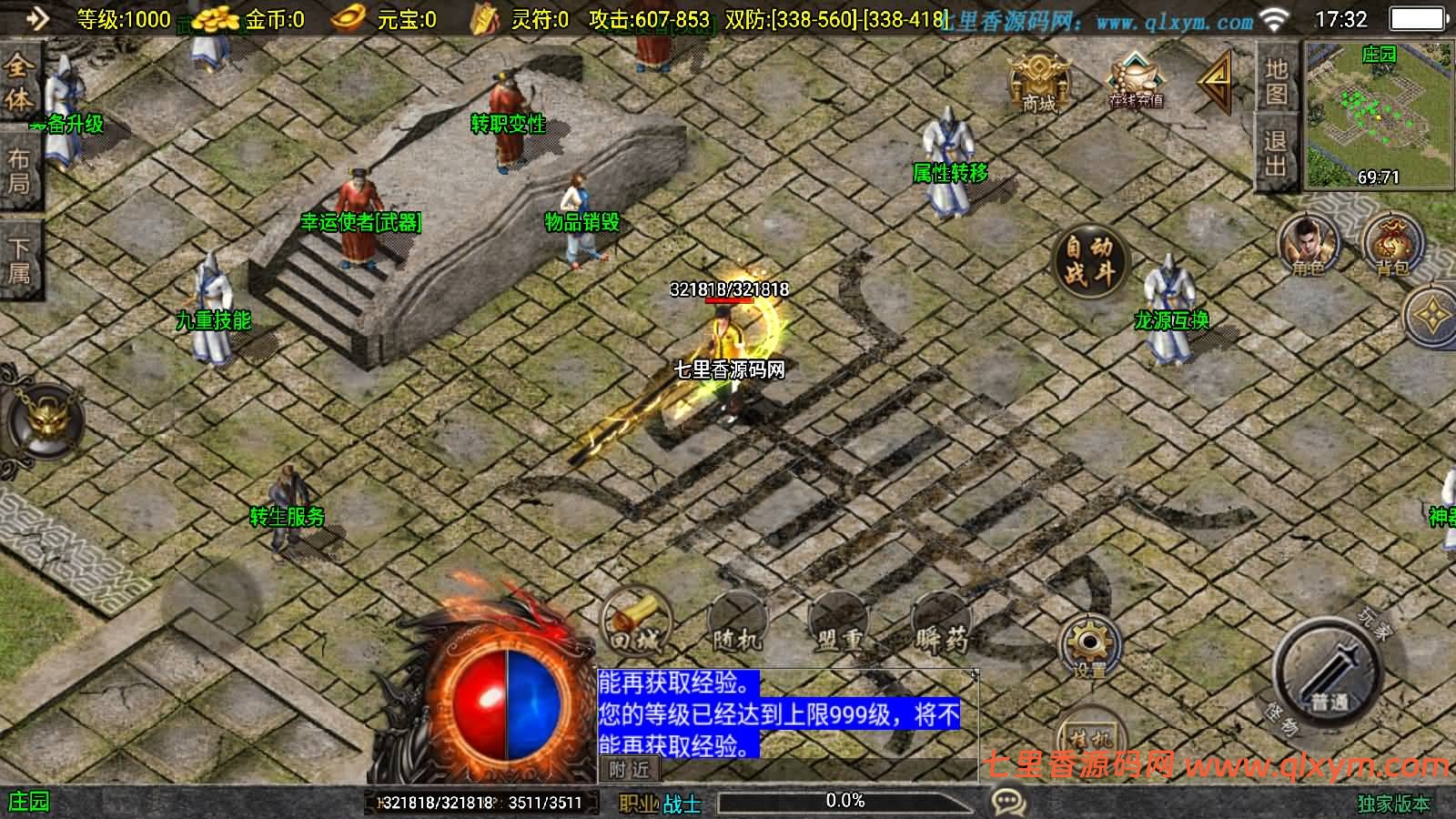The width and height of the screenshot is (1456, 819).
Task: Toggle the 挂机 idle mode button
Action: [1089, 735]
